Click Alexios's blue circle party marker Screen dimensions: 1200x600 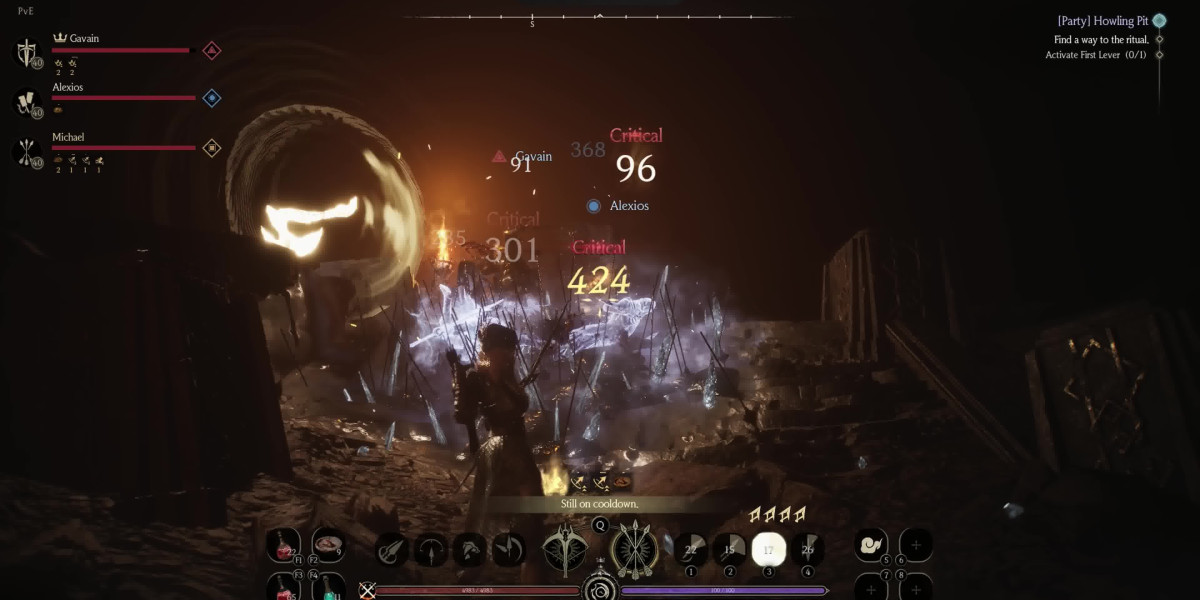tap(212, 98)
